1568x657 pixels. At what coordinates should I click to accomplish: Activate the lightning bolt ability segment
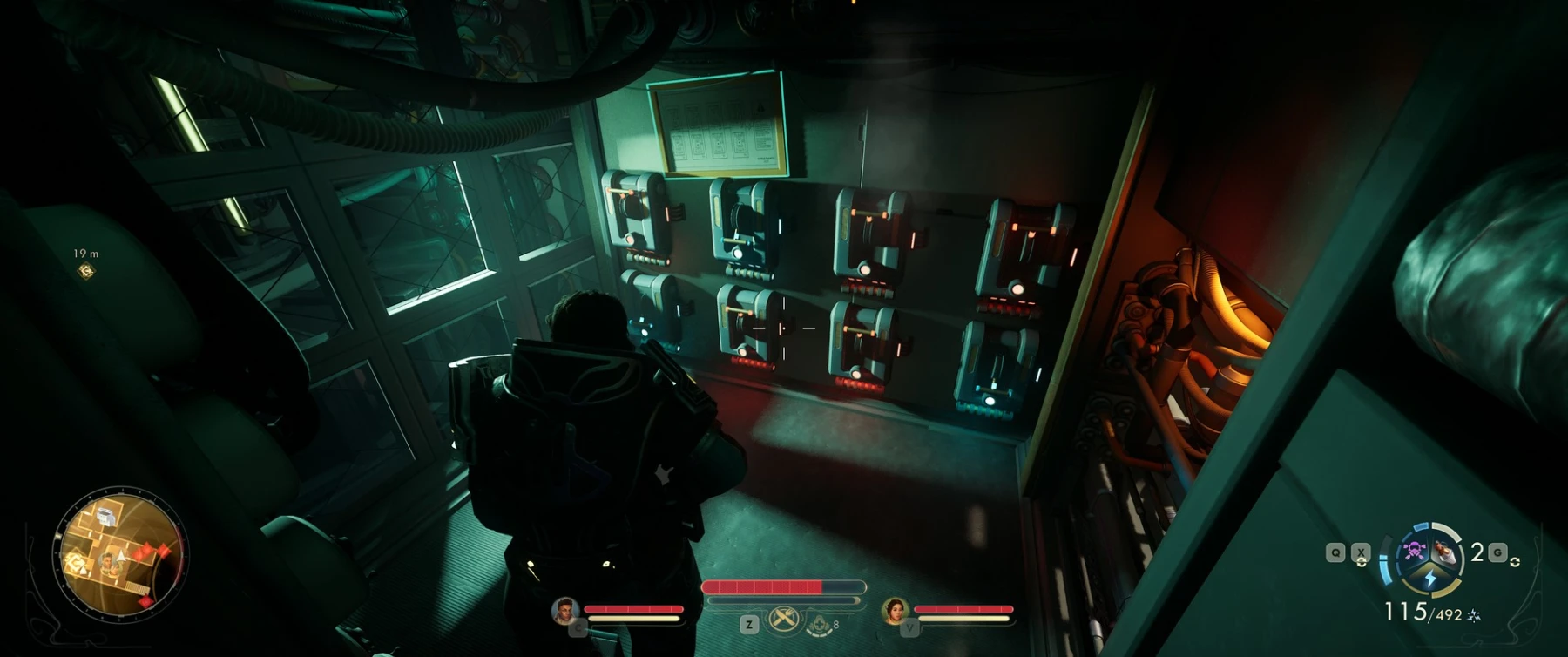point(1429,579)
